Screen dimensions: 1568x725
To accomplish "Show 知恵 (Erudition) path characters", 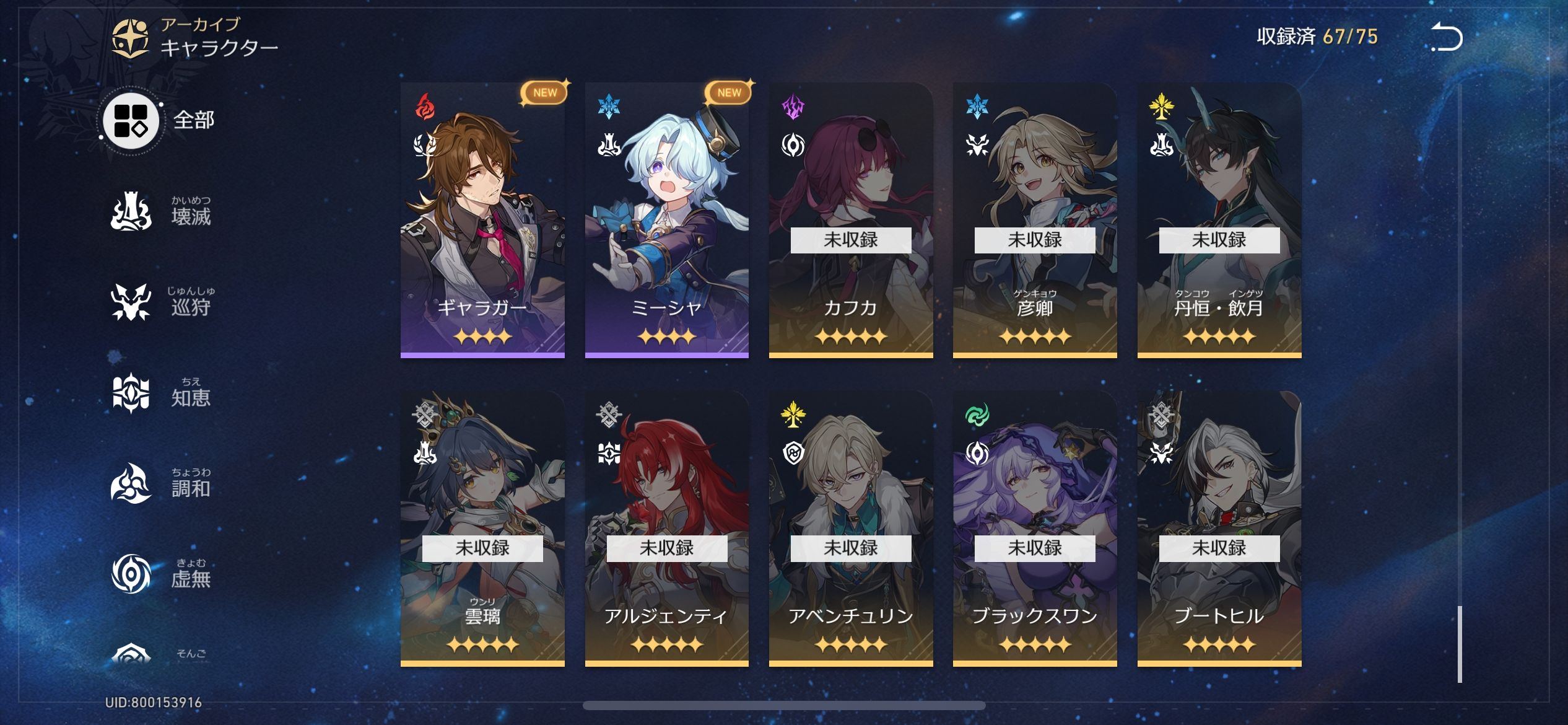I will click(x=161, y=393).
